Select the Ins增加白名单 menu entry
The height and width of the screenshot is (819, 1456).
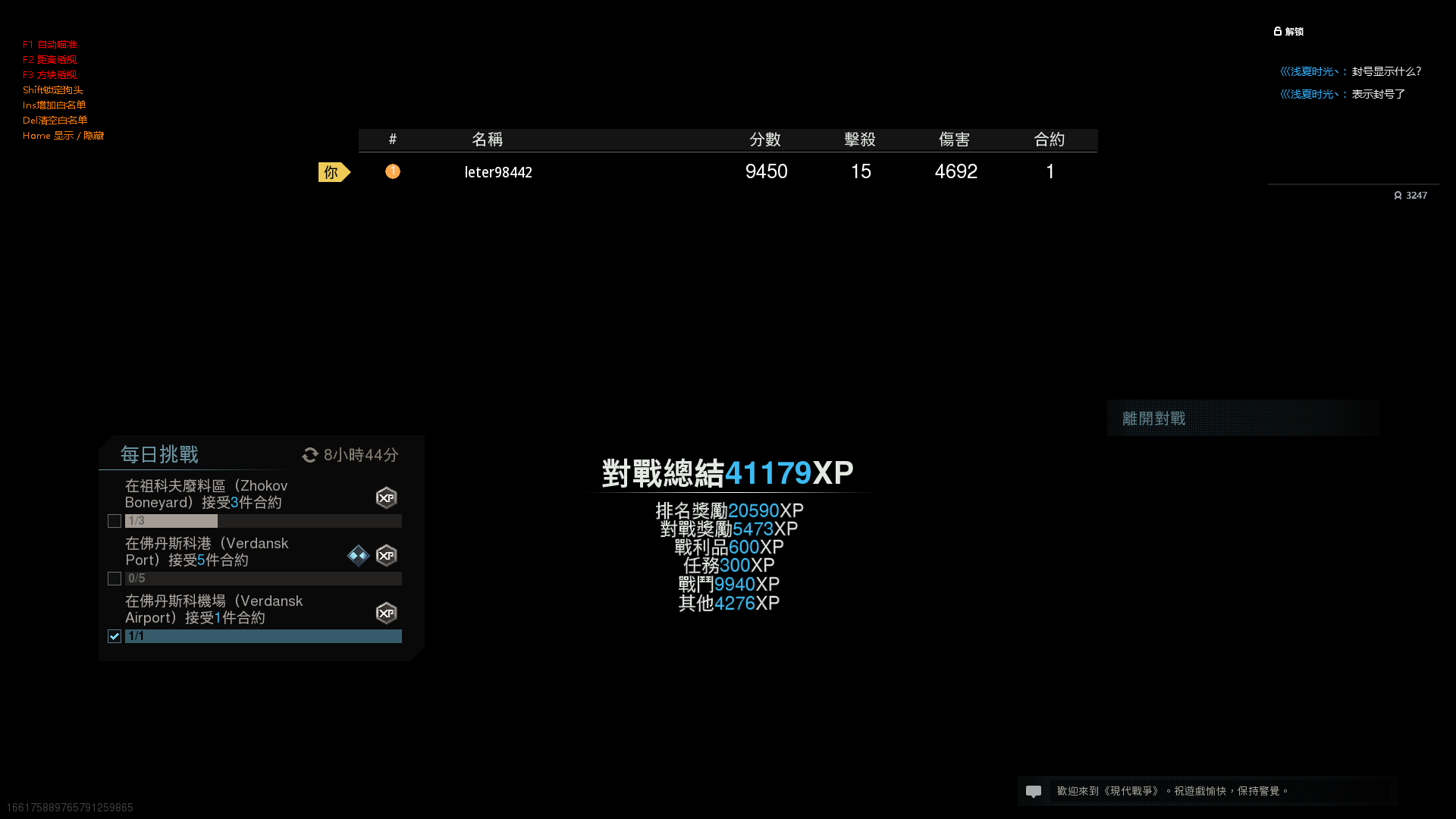pyautogui.click(x=53, y=105)
